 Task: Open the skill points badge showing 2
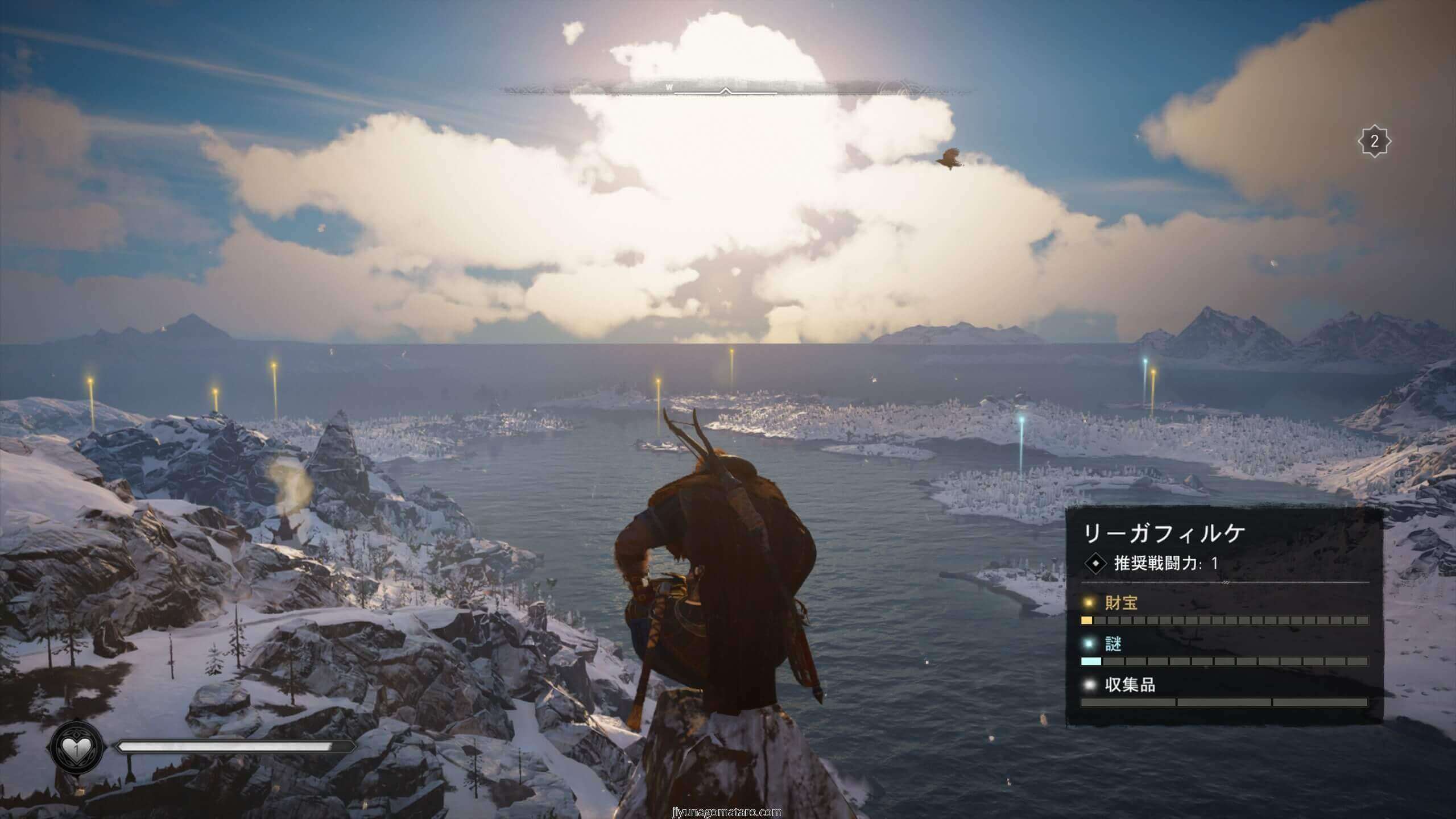click(1374, 141)
